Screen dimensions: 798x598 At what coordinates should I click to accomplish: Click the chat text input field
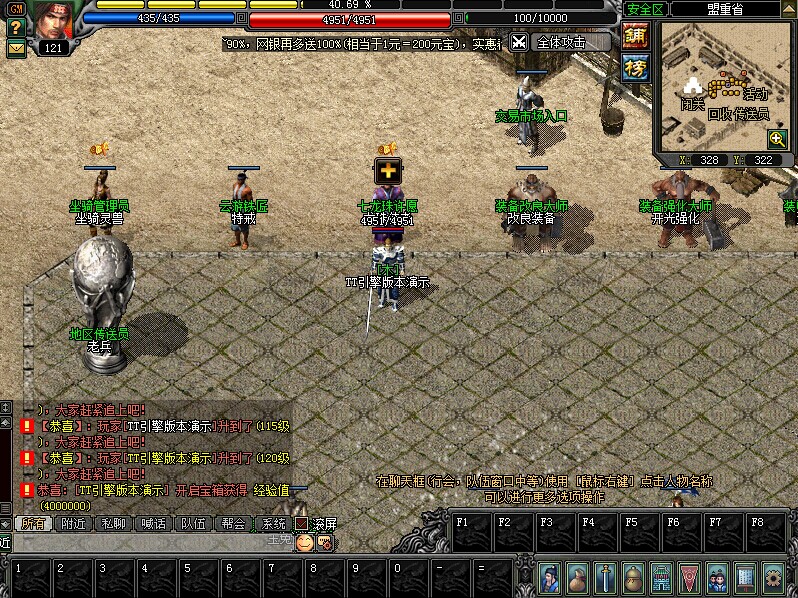pos(150,542)
